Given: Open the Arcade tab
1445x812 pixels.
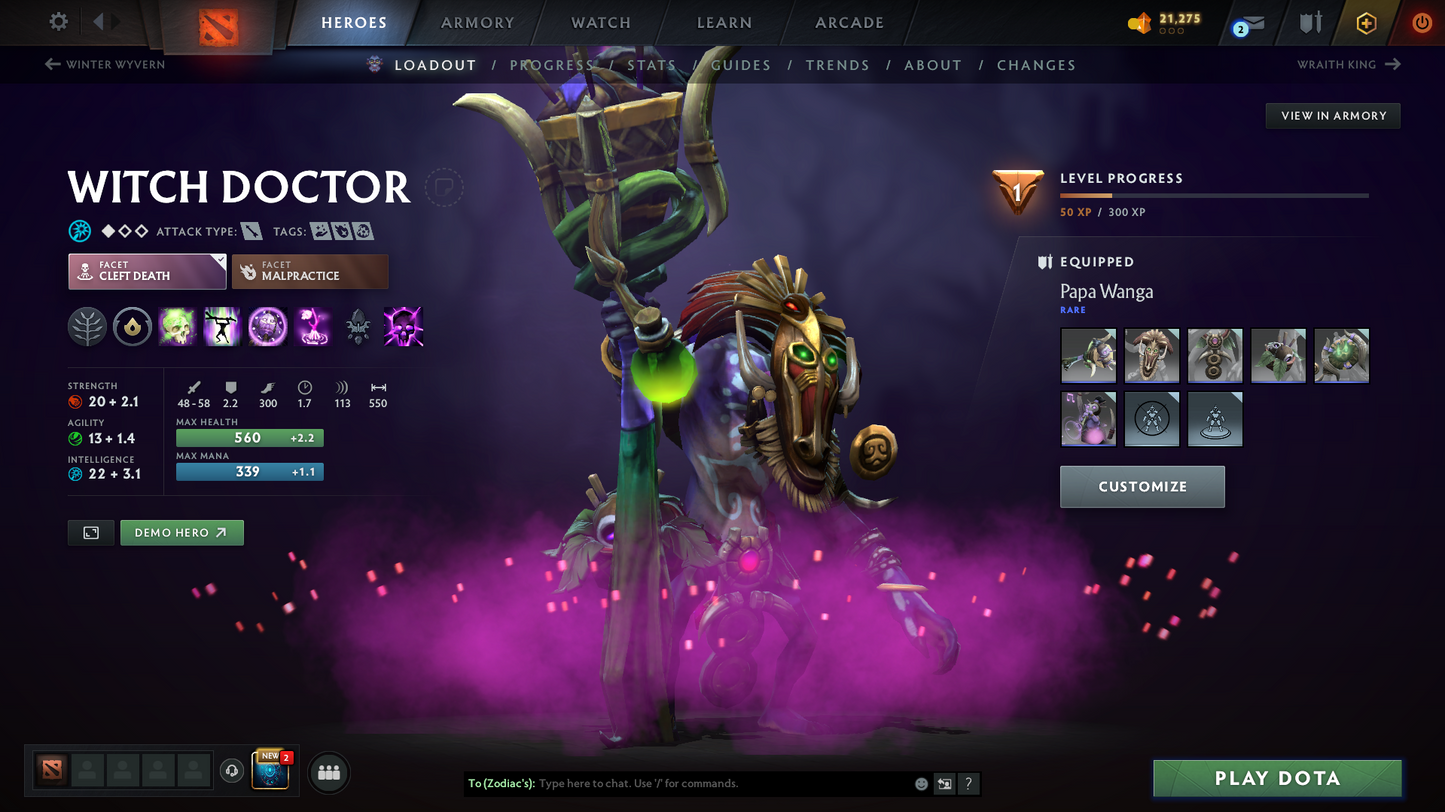Looking at the screenshot, I should point(849,23).
